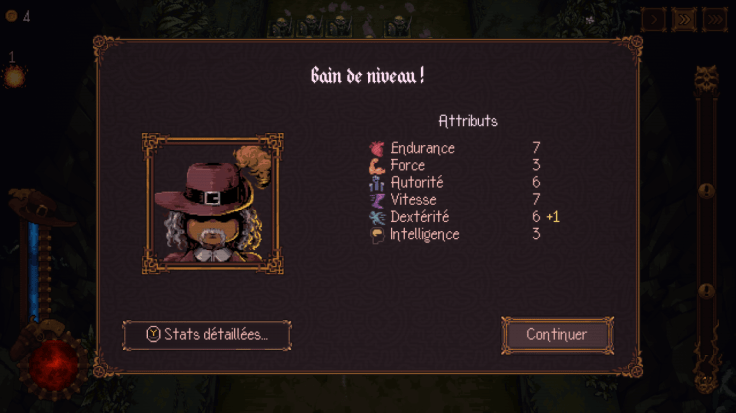Screen dimensions: 736x413
Task: Open Stats détaillées panel
Action: (207, 335)
